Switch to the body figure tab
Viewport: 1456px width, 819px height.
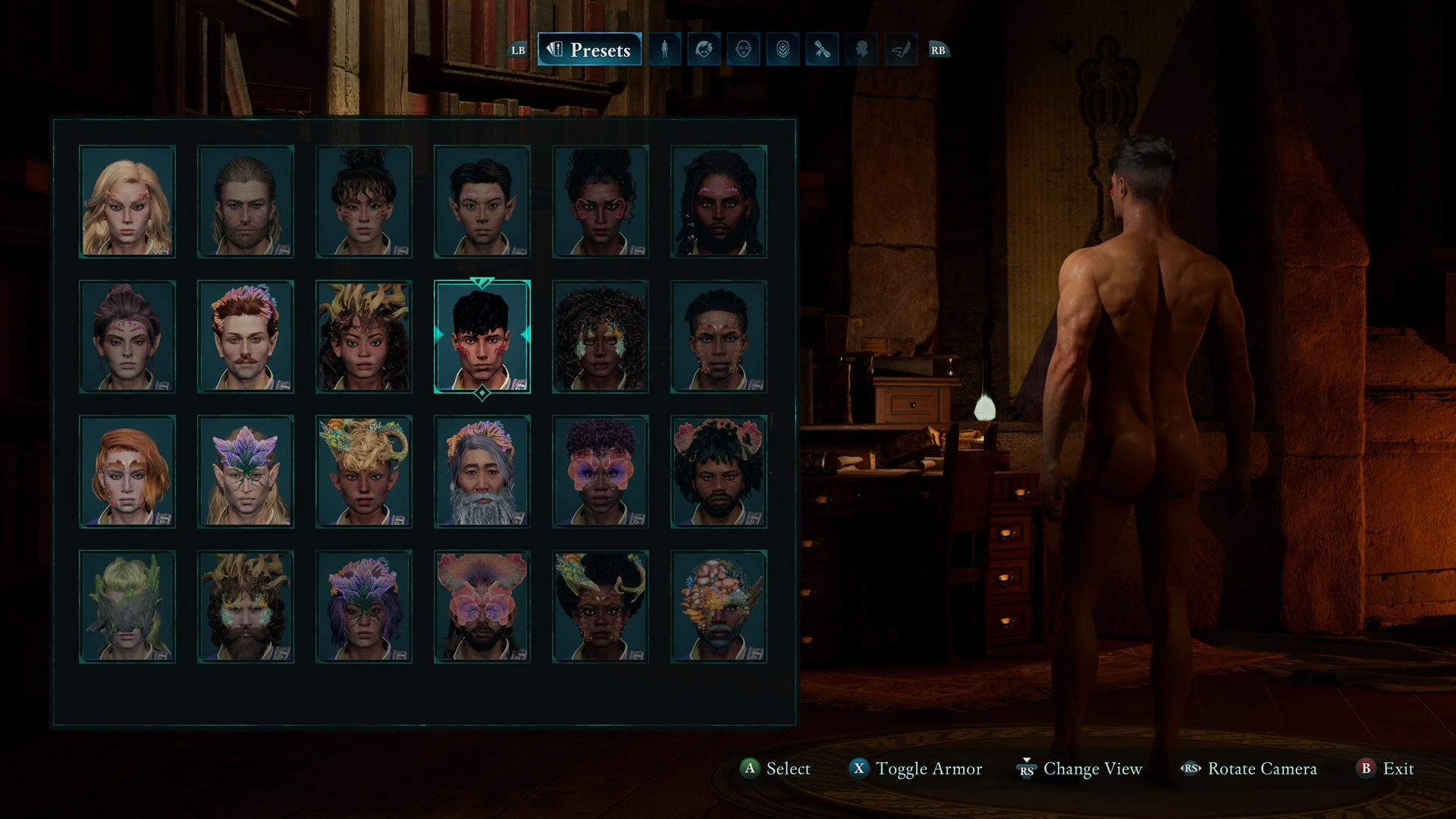[x=664, y=50]
